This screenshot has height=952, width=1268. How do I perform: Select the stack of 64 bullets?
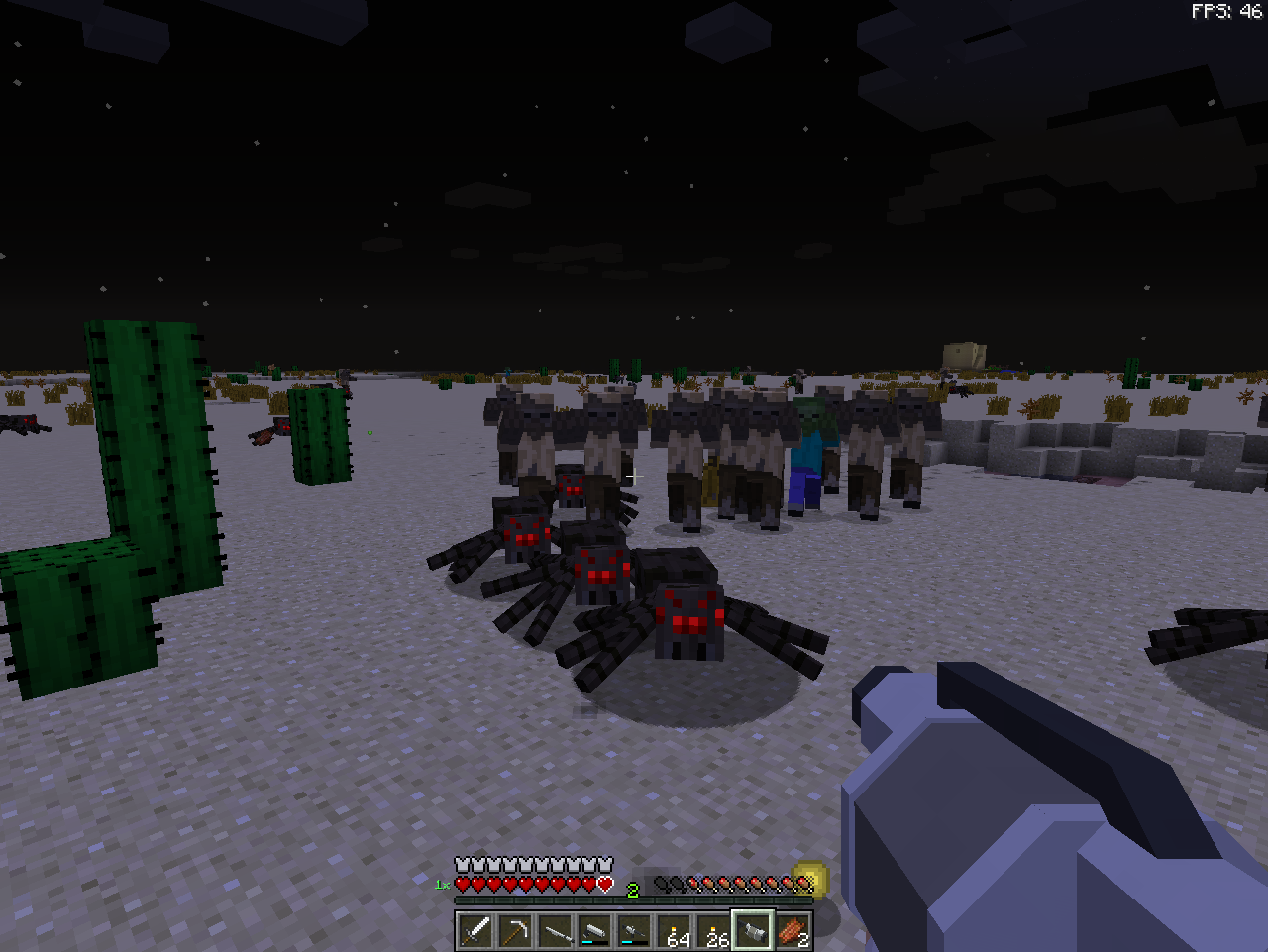[675, 930]
